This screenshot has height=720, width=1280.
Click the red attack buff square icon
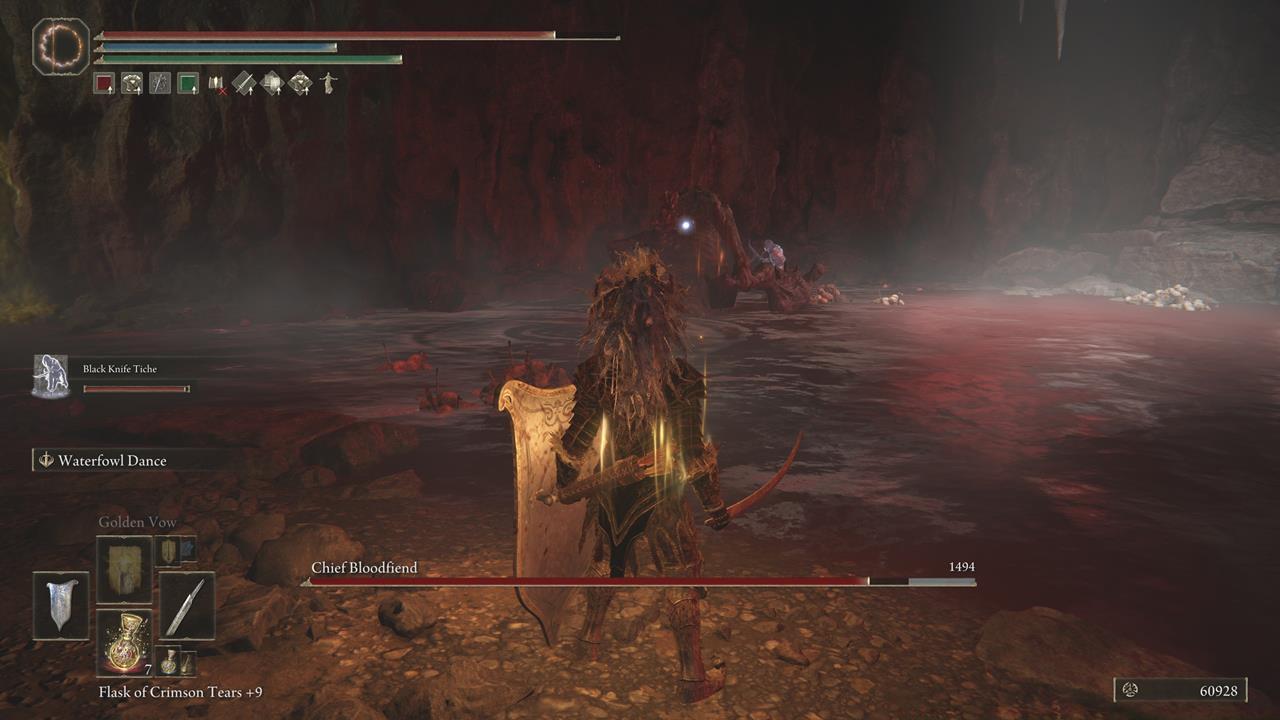click(x=104, y=82)
